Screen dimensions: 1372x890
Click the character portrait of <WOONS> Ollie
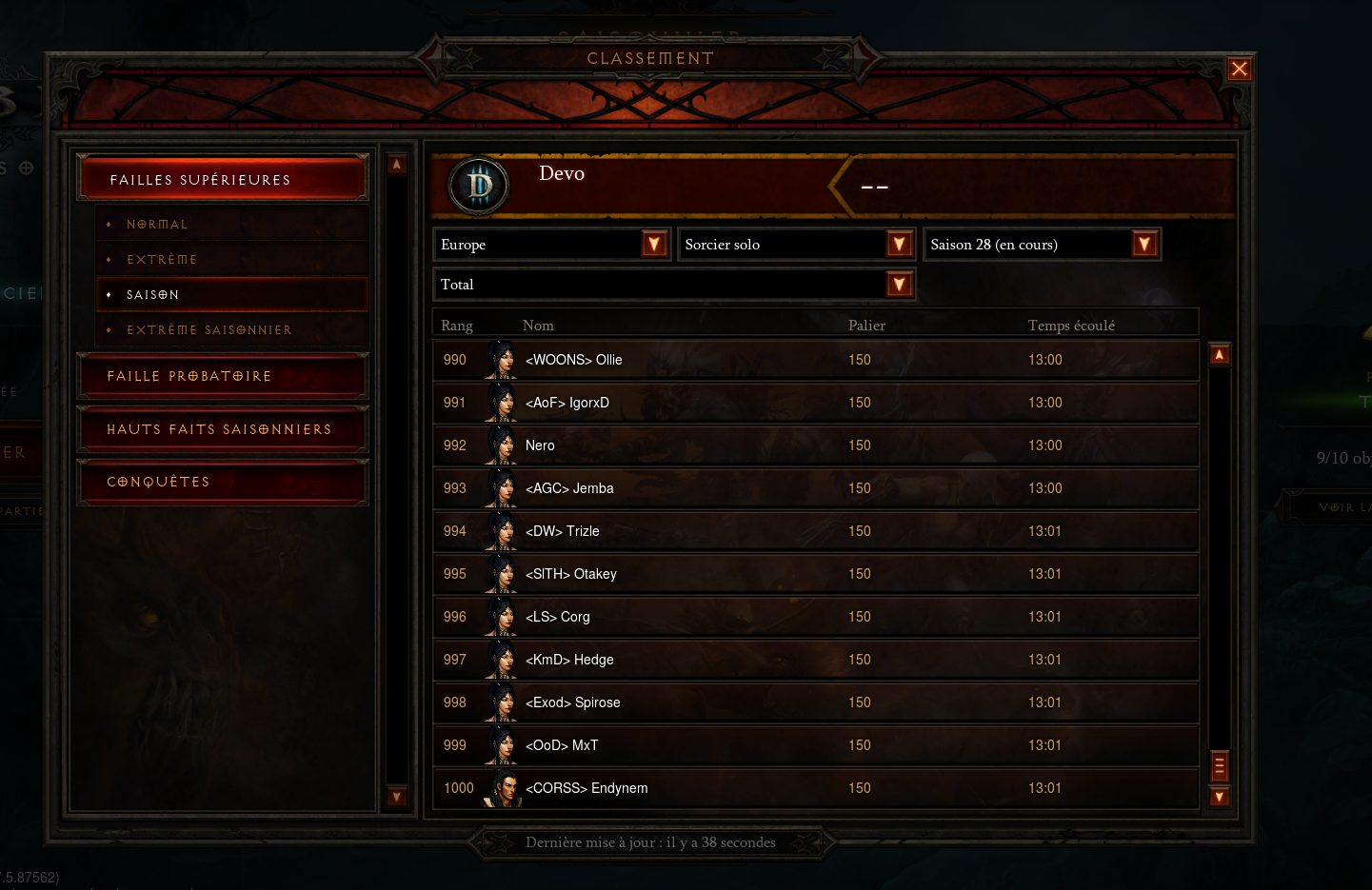tap(502, 359)
